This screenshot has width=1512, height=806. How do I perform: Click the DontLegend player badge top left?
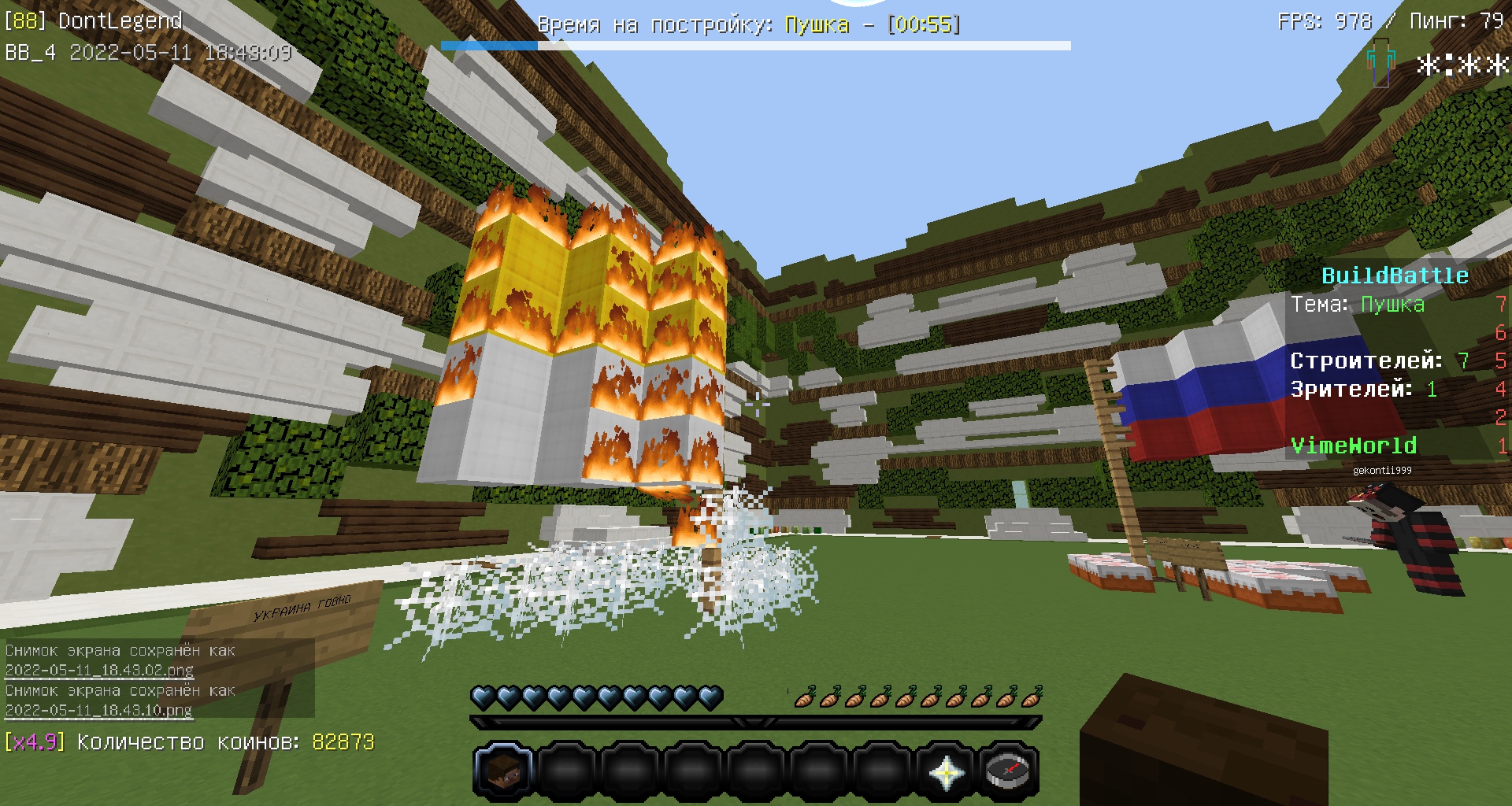coord(91,20)
